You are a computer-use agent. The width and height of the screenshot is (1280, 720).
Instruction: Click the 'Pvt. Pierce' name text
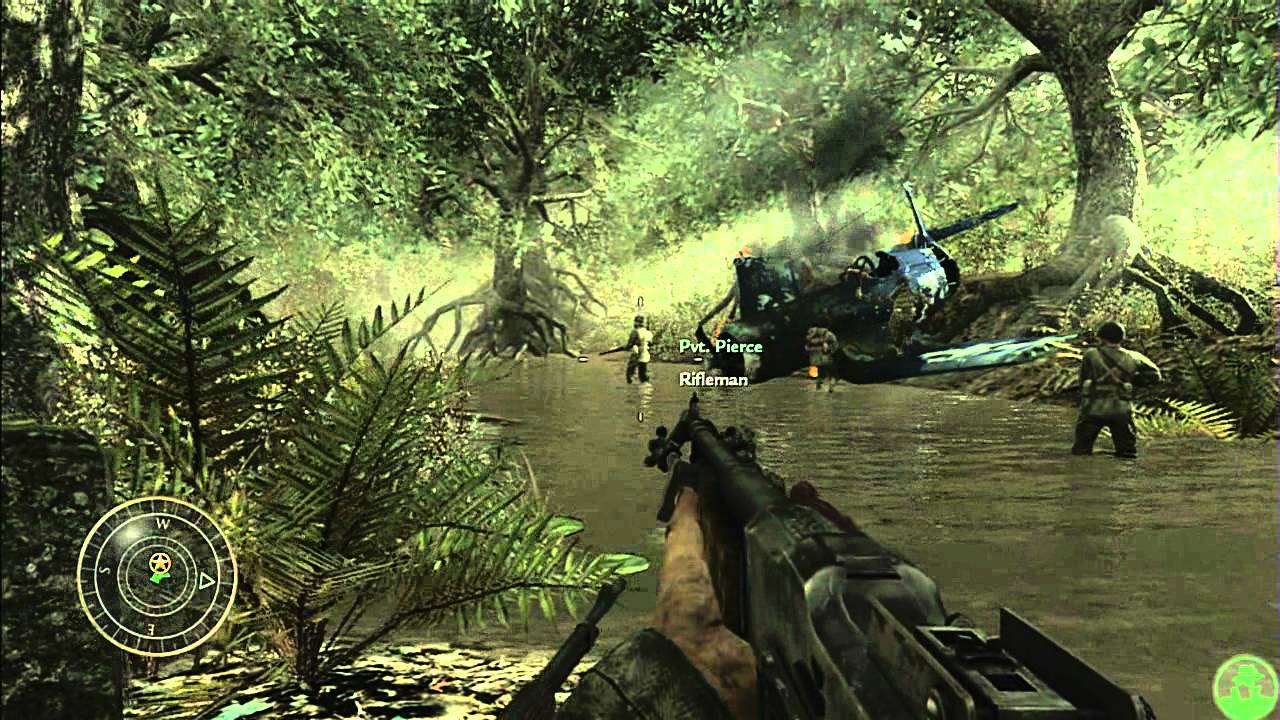tap(720, 344)
